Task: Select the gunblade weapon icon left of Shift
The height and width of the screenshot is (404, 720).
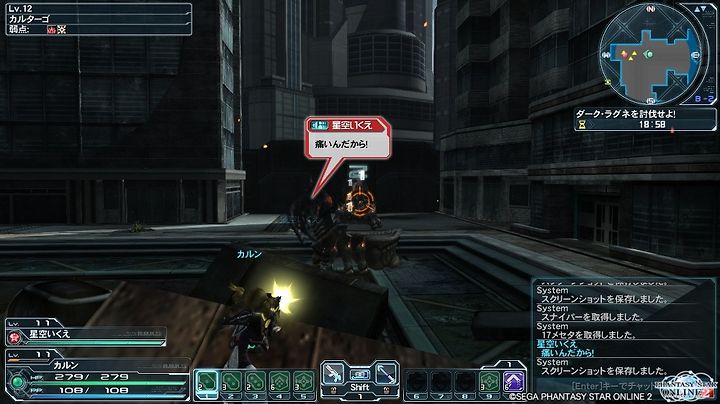Action: click(333, 375)
